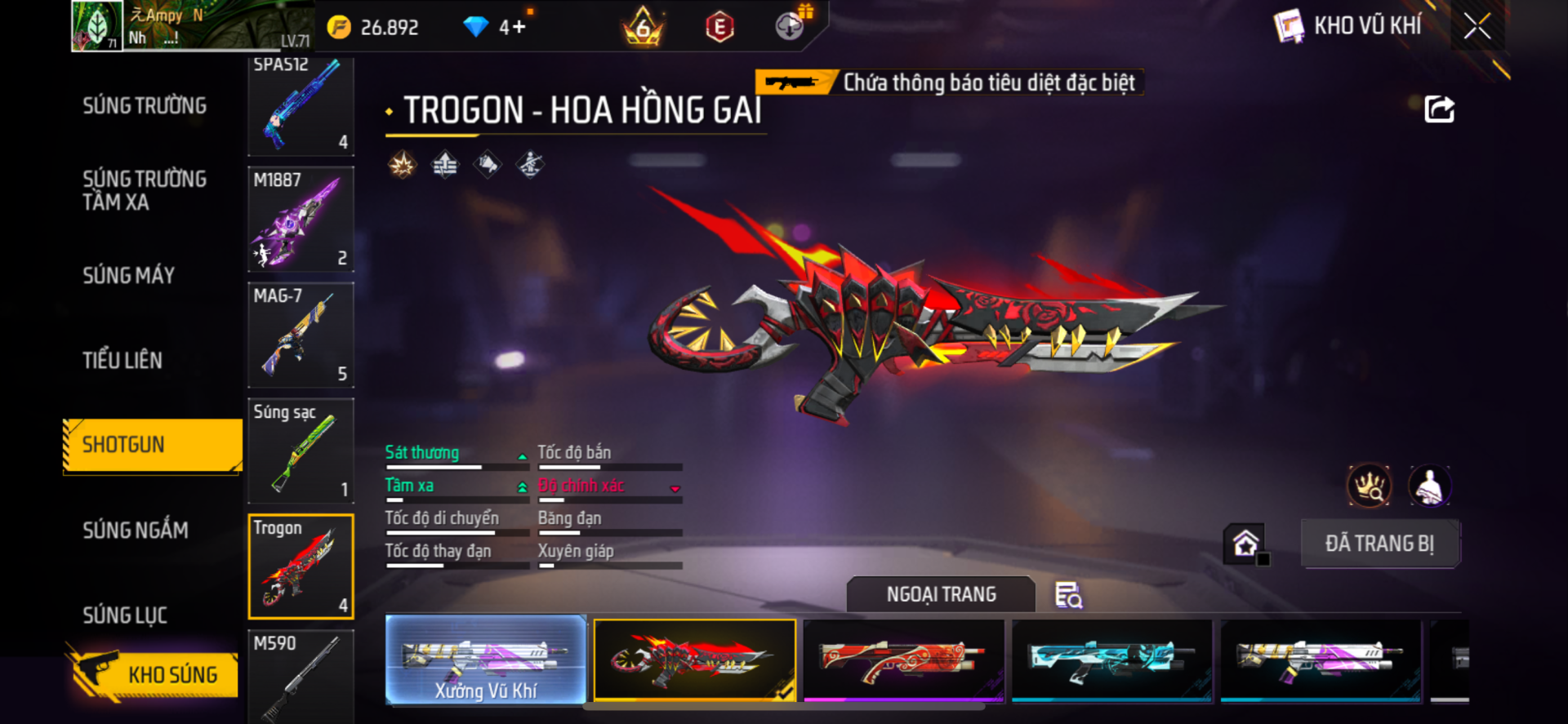1568x724 pixels.
Task: Choose the Súng Ngắm category
Action: pyautogui.click(x=136, y=531)
